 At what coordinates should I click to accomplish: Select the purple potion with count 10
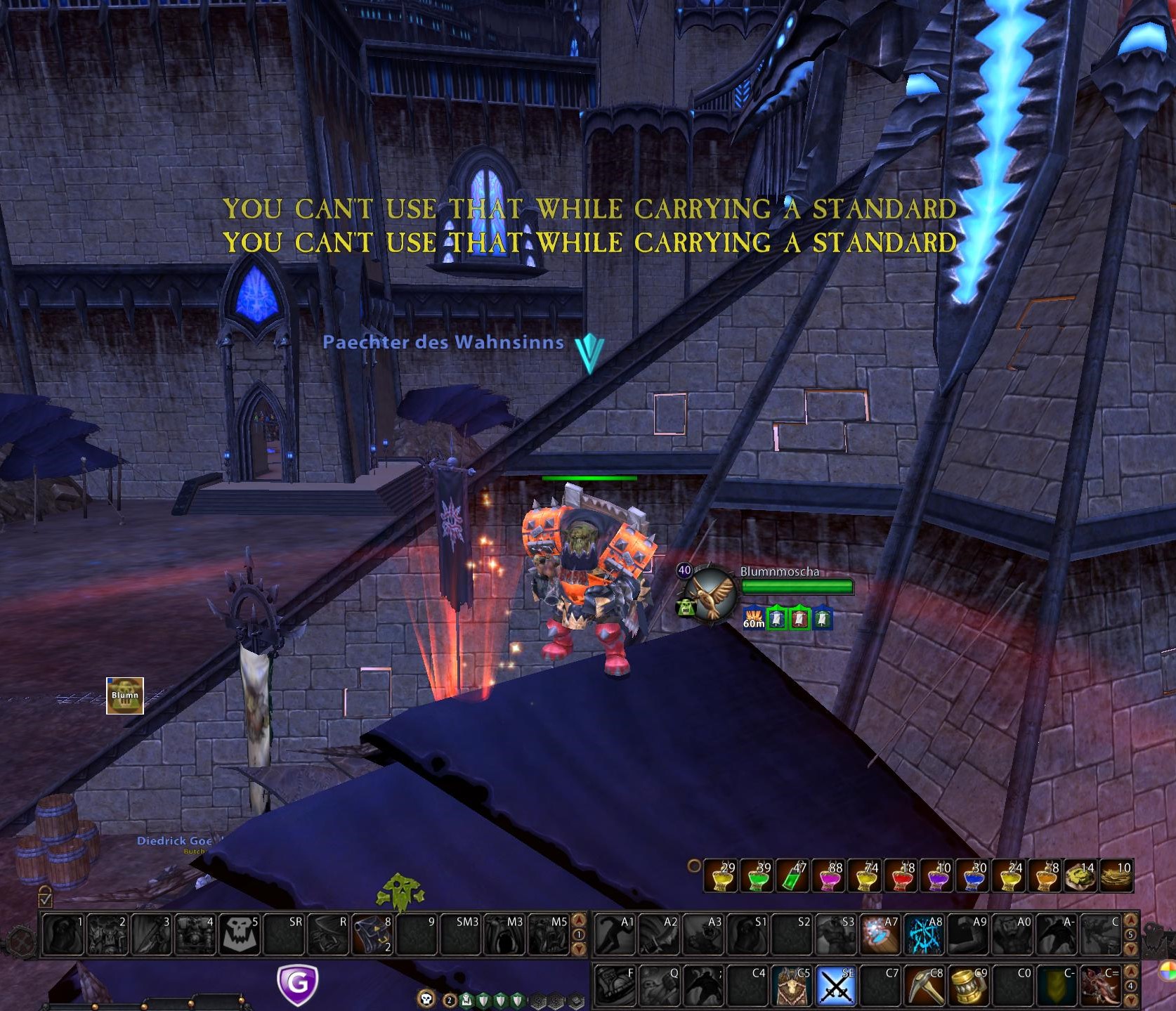[936, 876]
